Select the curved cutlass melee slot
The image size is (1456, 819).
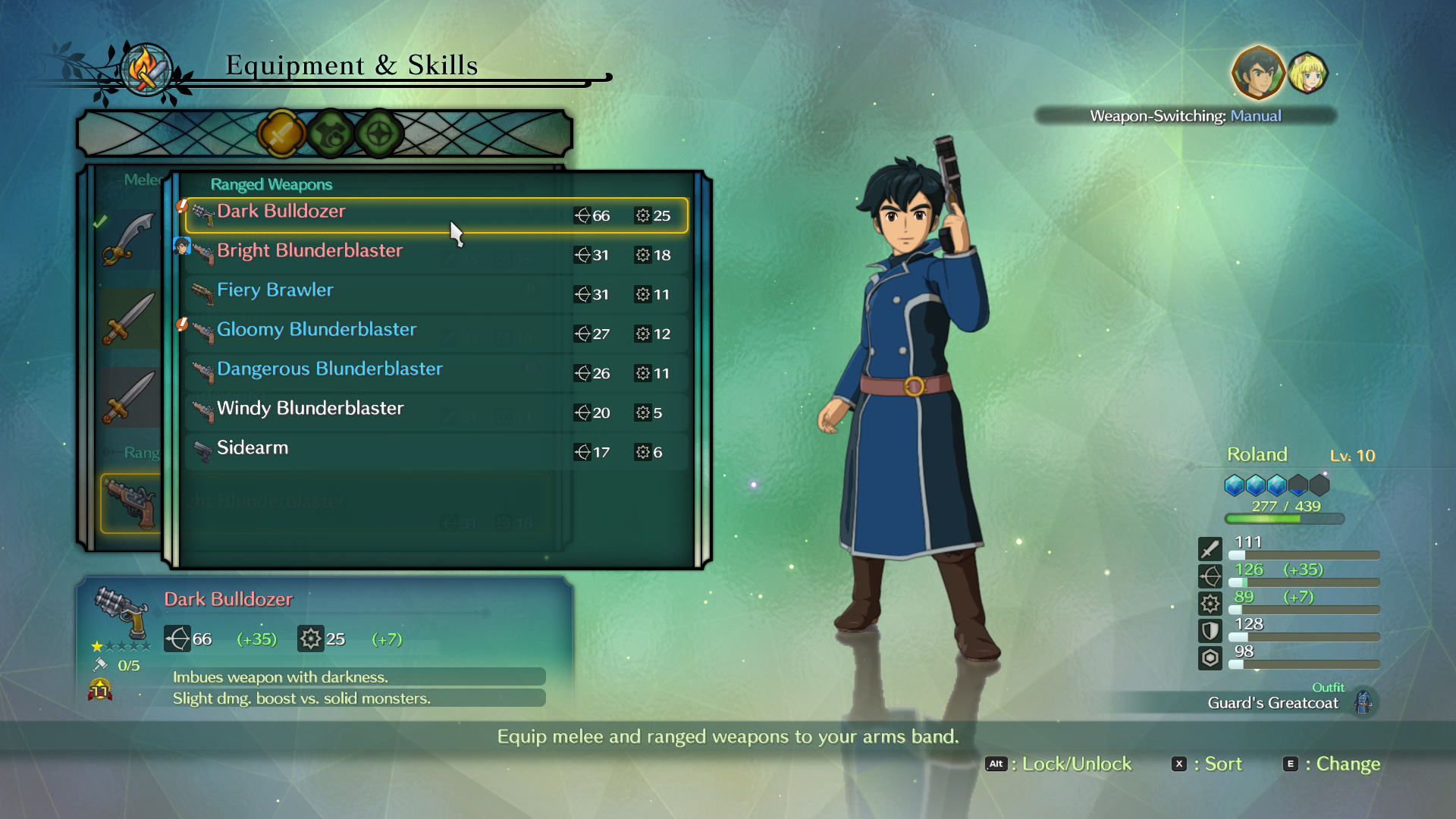pos(129,240)
